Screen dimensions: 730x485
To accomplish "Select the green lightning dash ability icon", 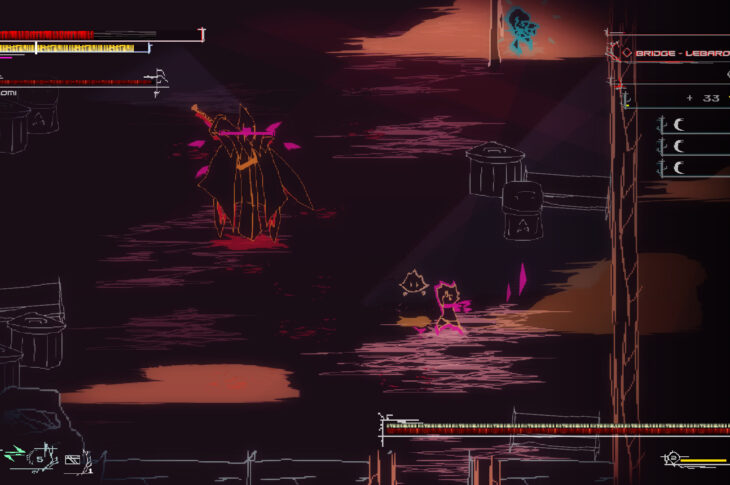I will coord(14,454).
